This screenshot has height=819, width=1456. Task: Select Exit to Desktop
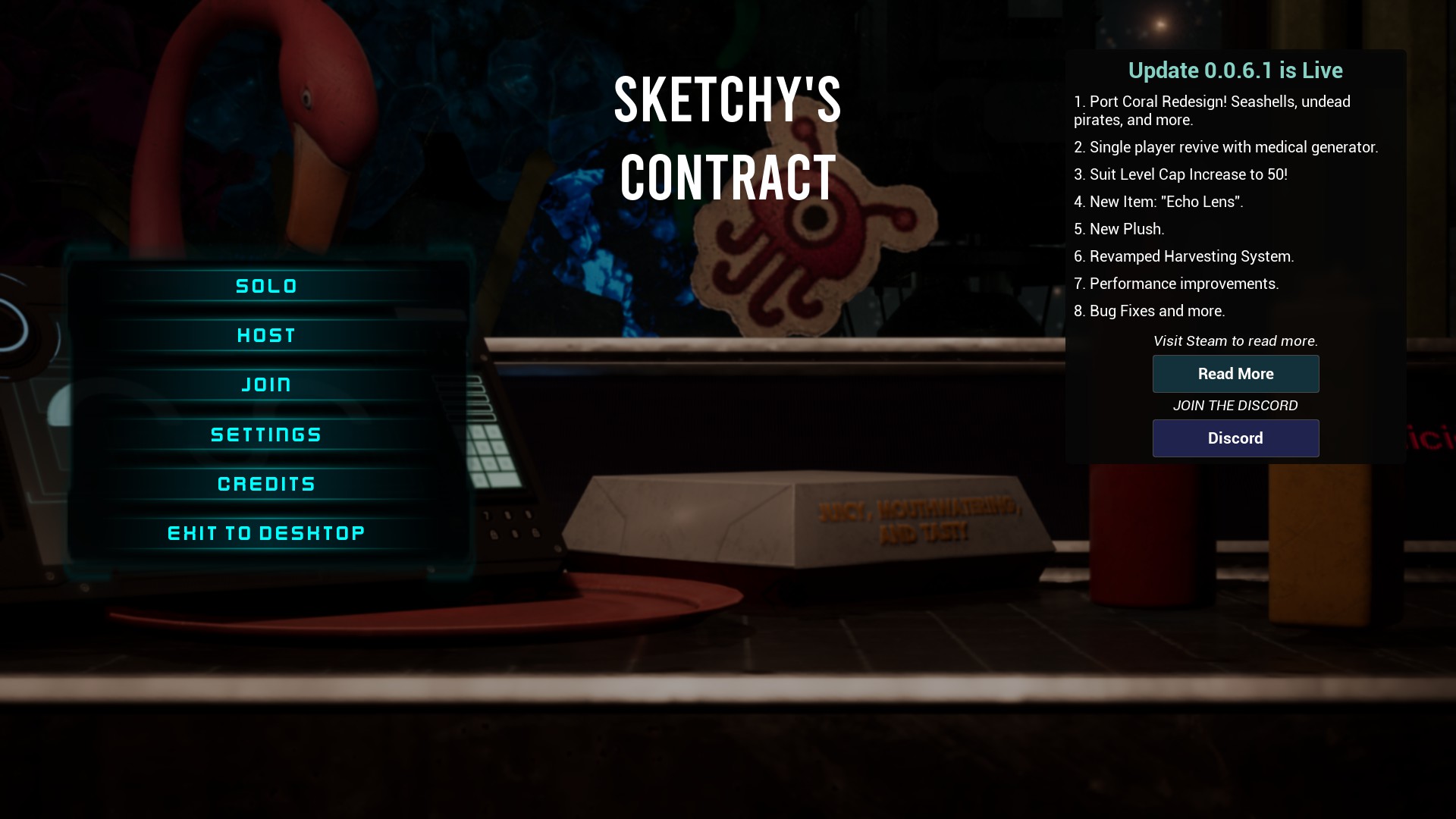(x=265, y=532)
